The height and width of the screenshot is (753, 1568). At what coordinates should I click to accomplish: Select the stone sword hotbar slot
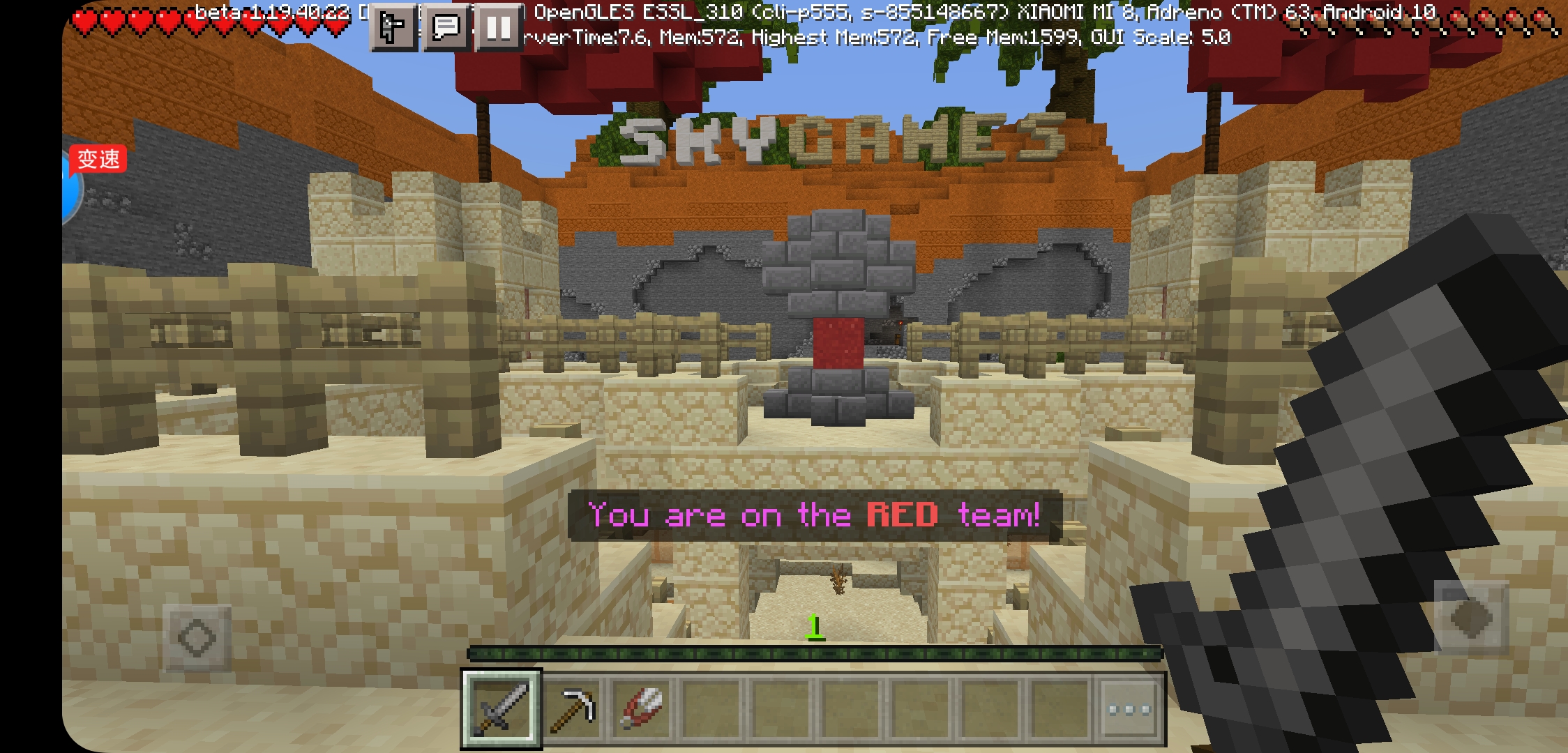501,708
